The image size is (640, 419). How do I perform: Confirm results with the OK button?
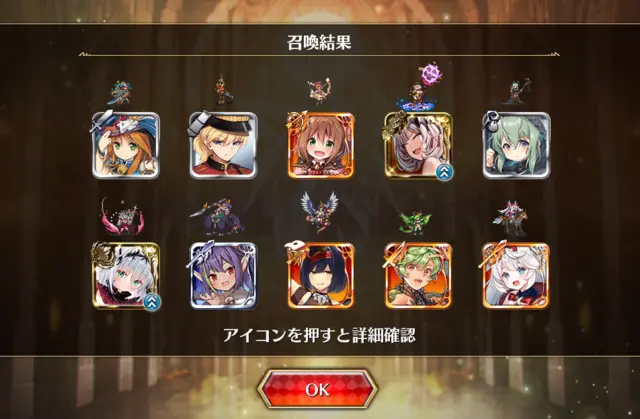pyautogui.click(x=318, y=390)
